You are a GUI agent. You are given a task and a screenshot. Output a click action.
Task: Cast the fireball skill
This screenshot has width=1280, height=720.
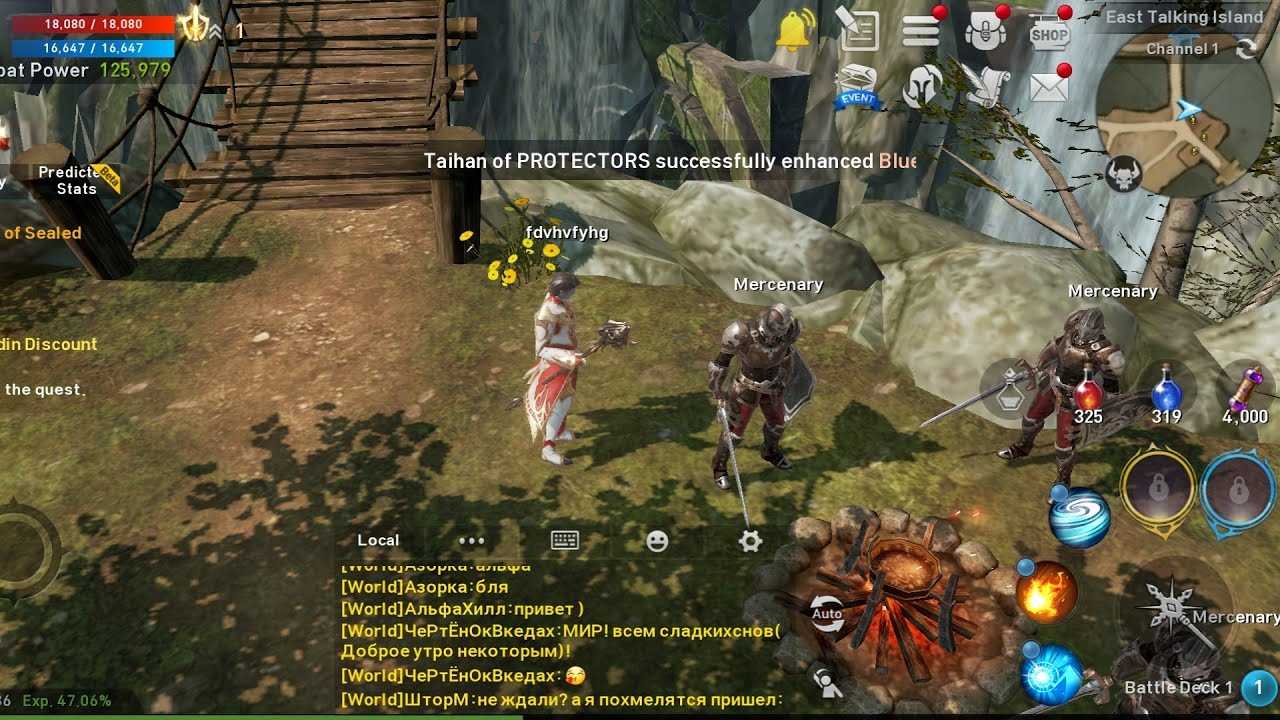point(1047,591)
